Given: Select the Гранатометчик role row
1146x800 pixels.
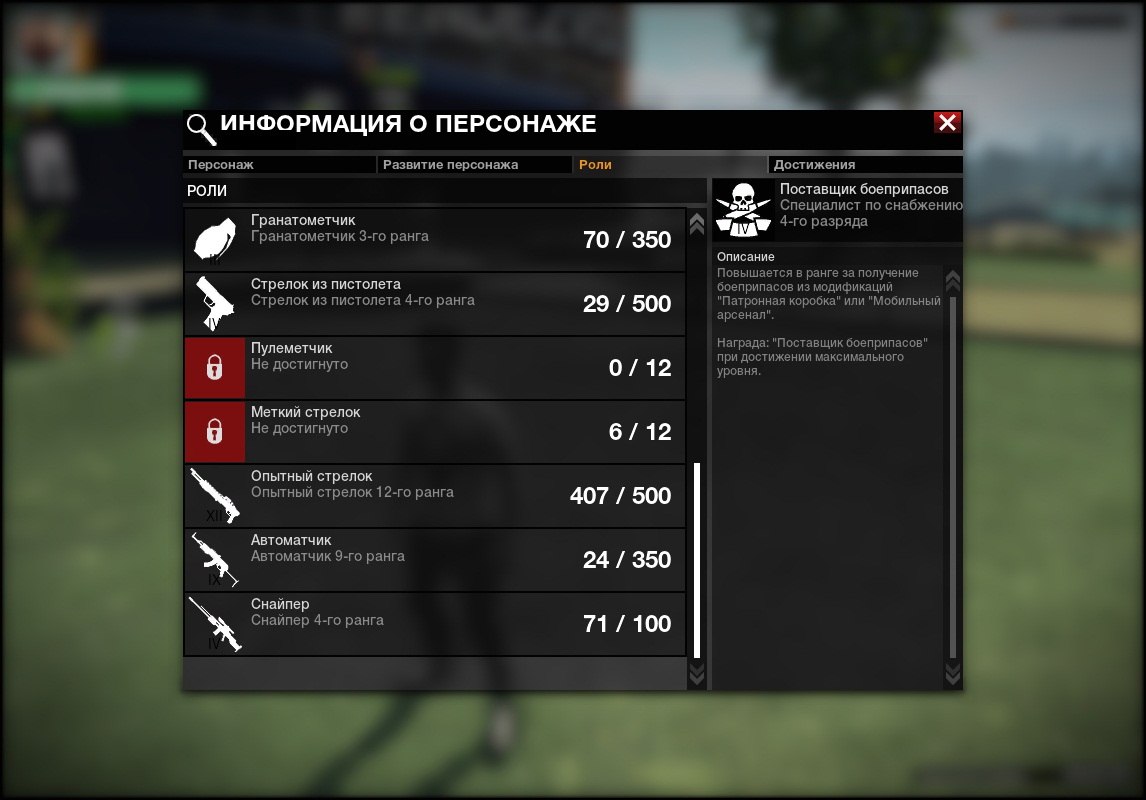Looking at the screenshot, I should coord(434,240).
